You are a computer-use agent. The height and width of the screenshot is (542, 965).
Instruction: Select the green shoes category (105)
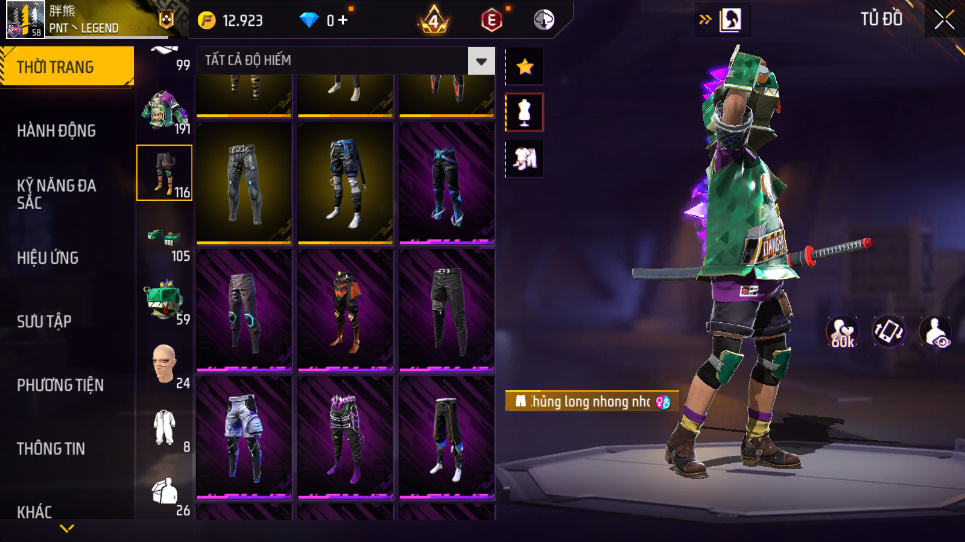tap(164, 238)
